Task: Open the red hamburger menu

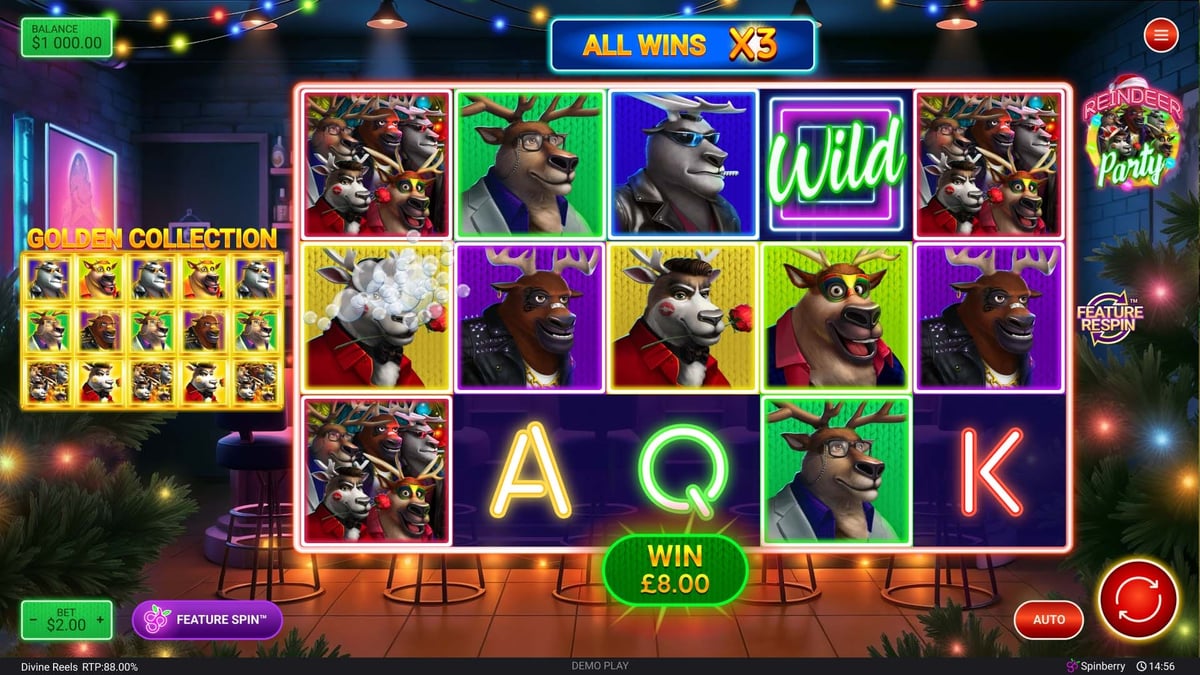Action: (x=1161, y=37)
